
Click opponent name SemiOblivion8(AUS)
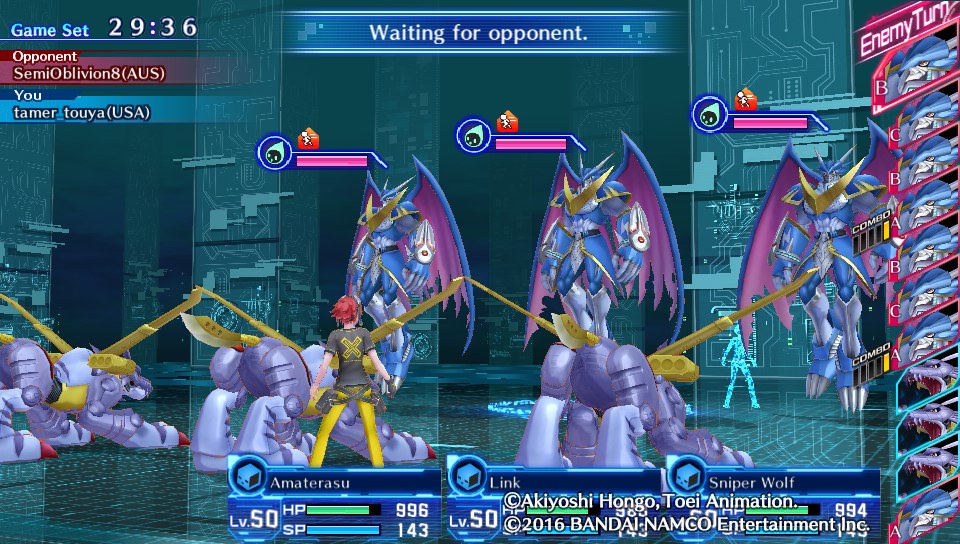tap(90, 73)
